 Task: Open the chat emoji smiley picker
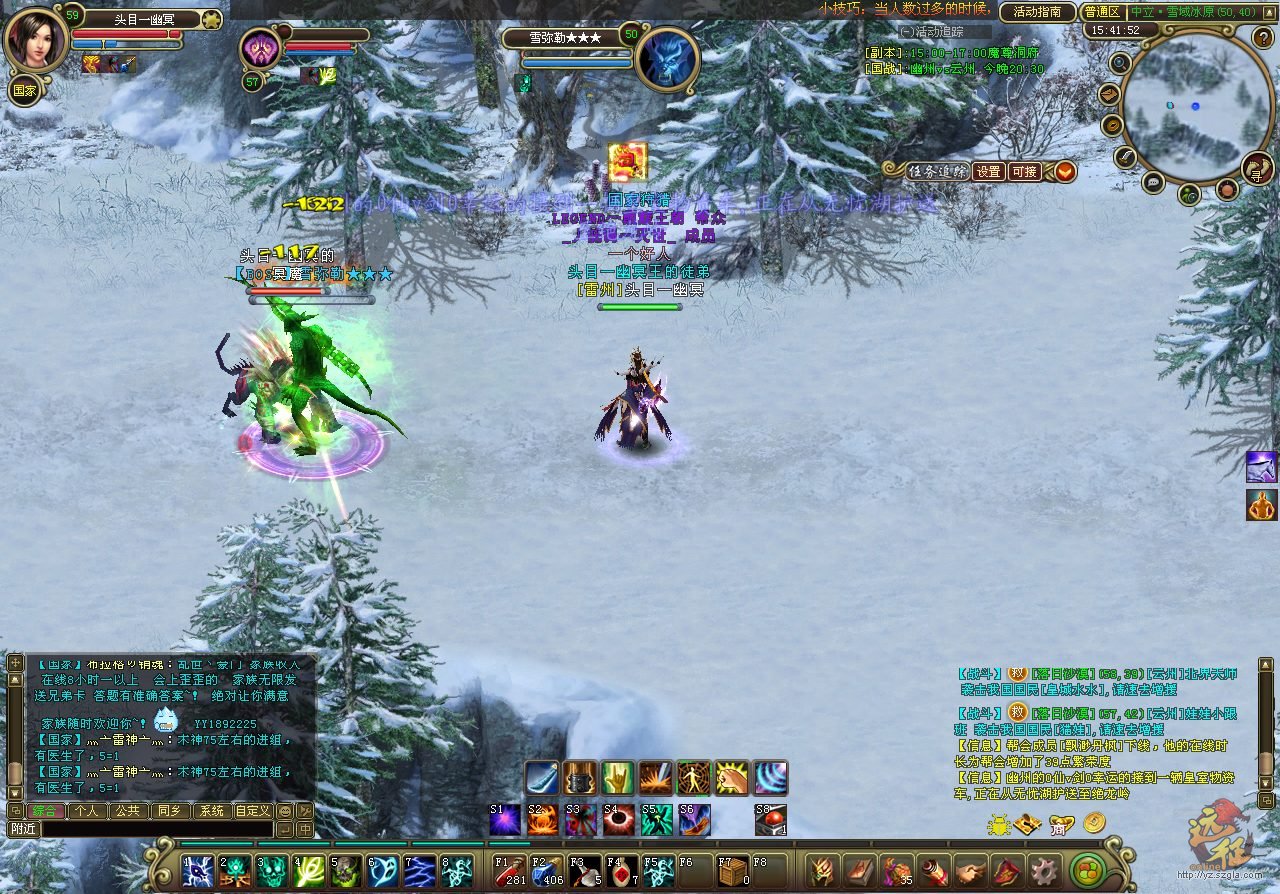pos(285,811)
